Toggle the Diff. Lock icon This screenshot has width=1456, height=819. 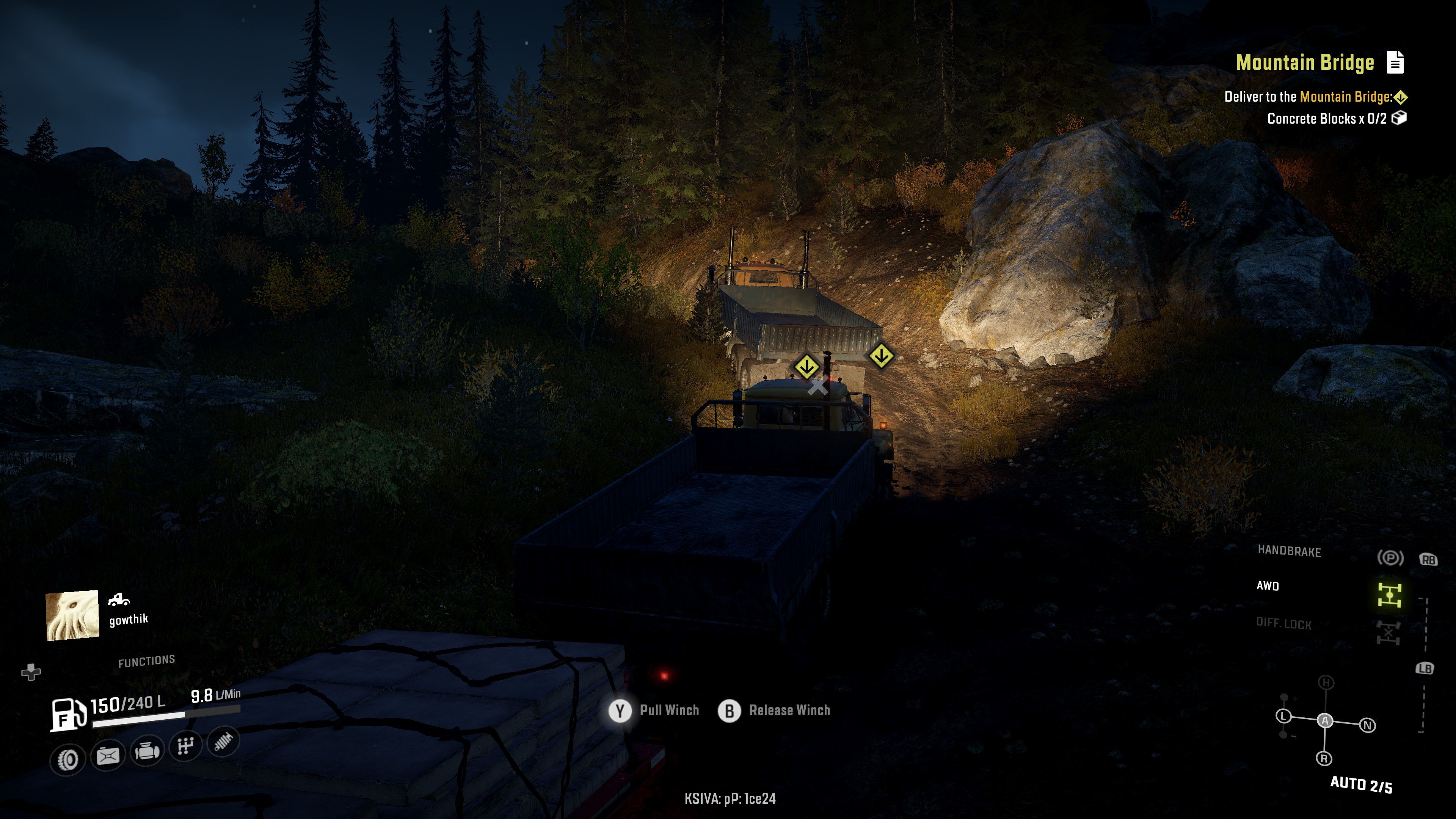[1388, 632]
